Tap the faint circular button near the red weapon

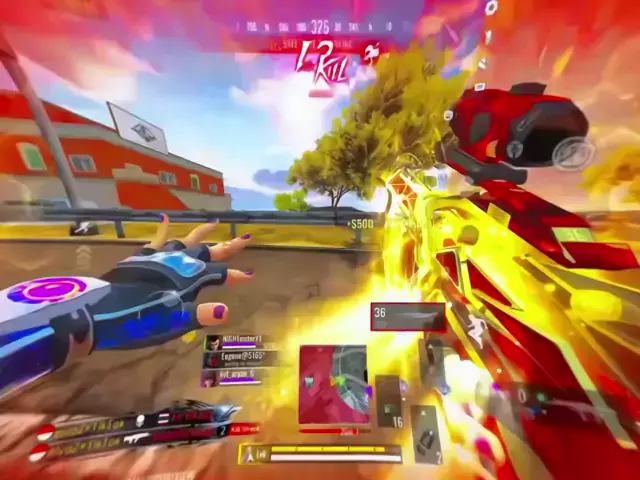pyautogui.click(x=573, y=151)
